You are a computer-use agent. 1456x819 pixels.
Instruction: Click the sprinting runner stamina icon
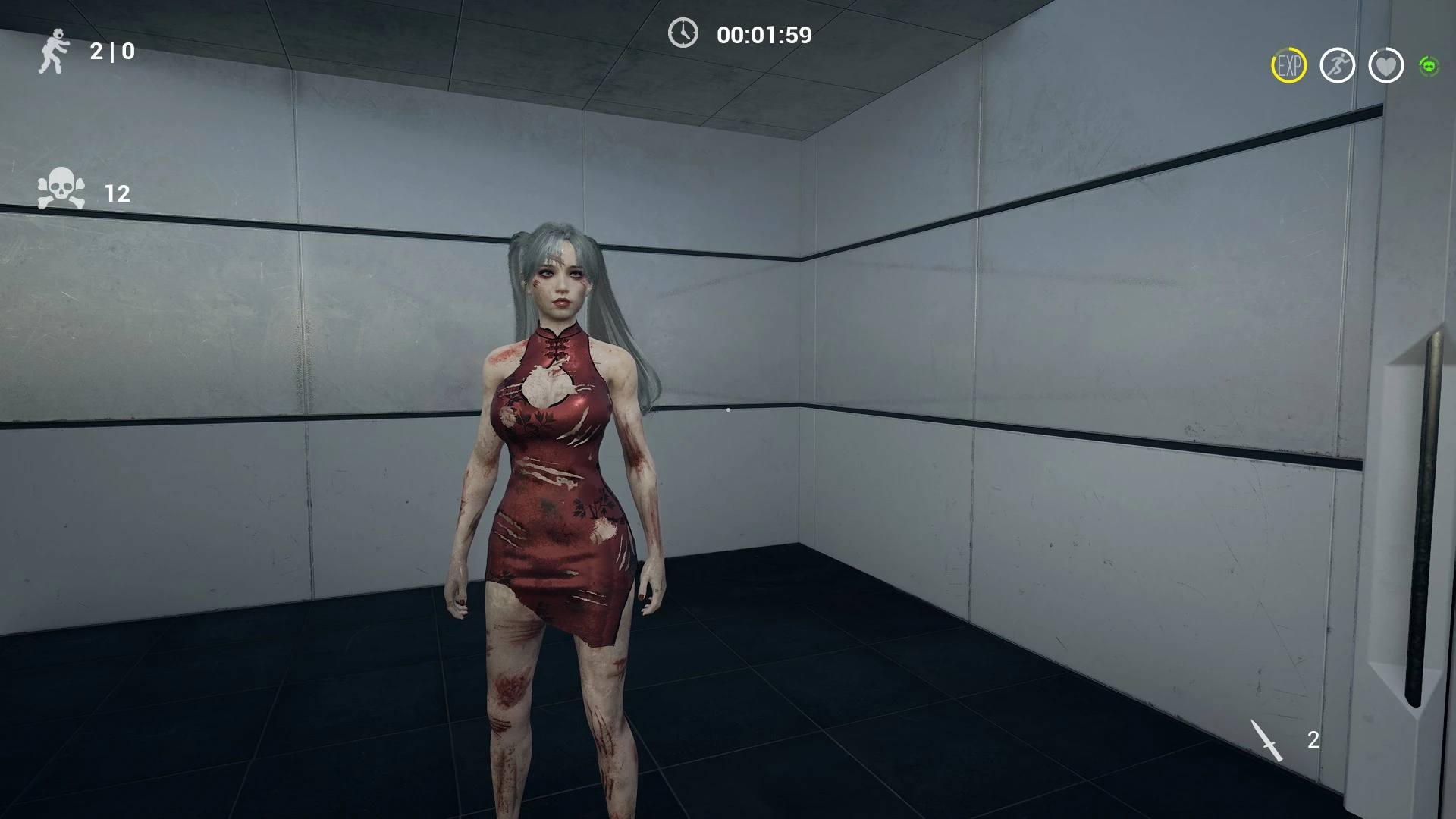[1339, 67]
